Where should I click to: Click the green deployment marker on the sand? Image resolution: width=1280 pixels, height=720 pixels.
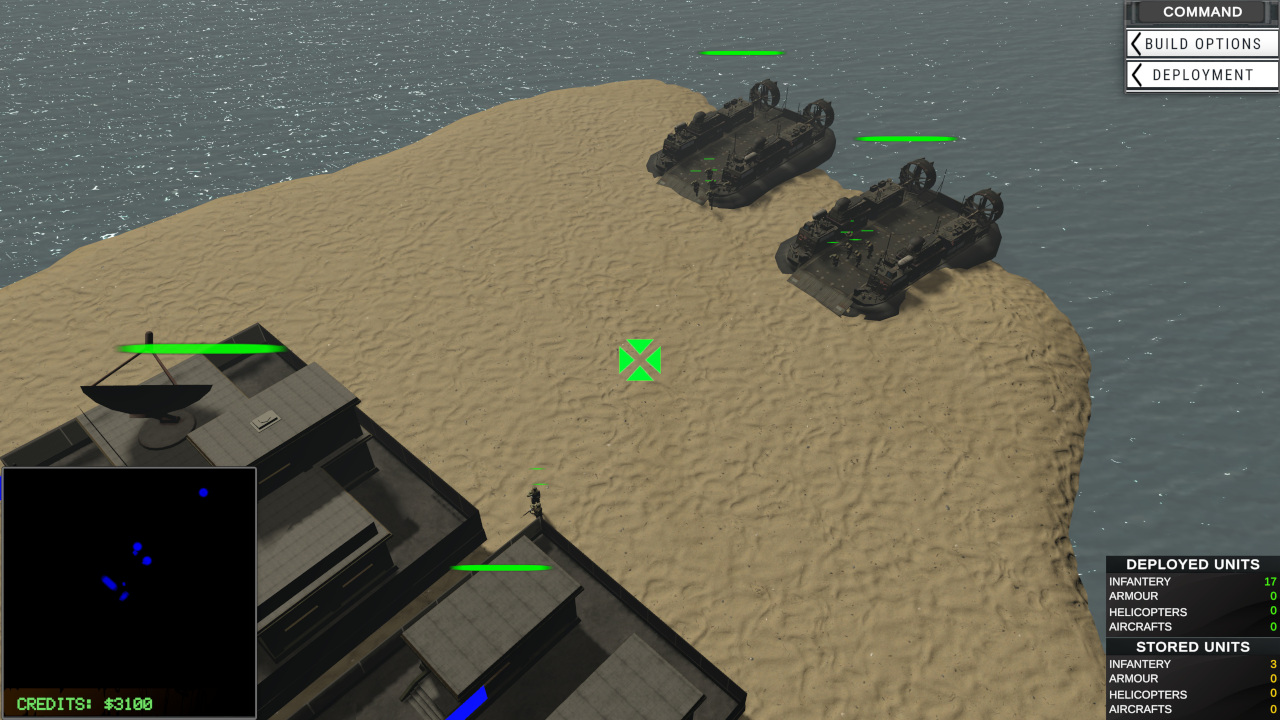click(x=640, y=360)
